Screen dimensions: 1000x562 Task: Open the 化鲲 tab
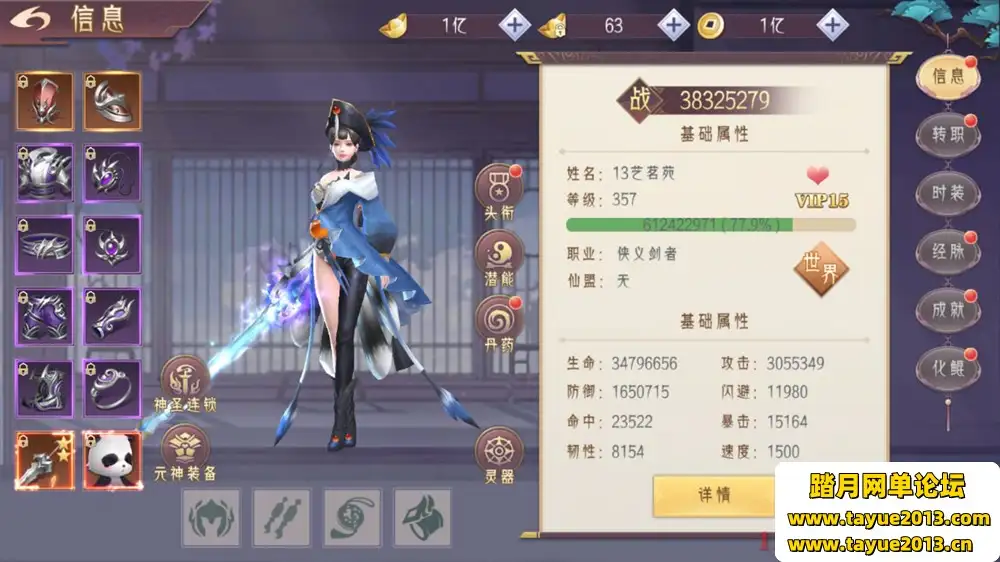tap(947, 367)
